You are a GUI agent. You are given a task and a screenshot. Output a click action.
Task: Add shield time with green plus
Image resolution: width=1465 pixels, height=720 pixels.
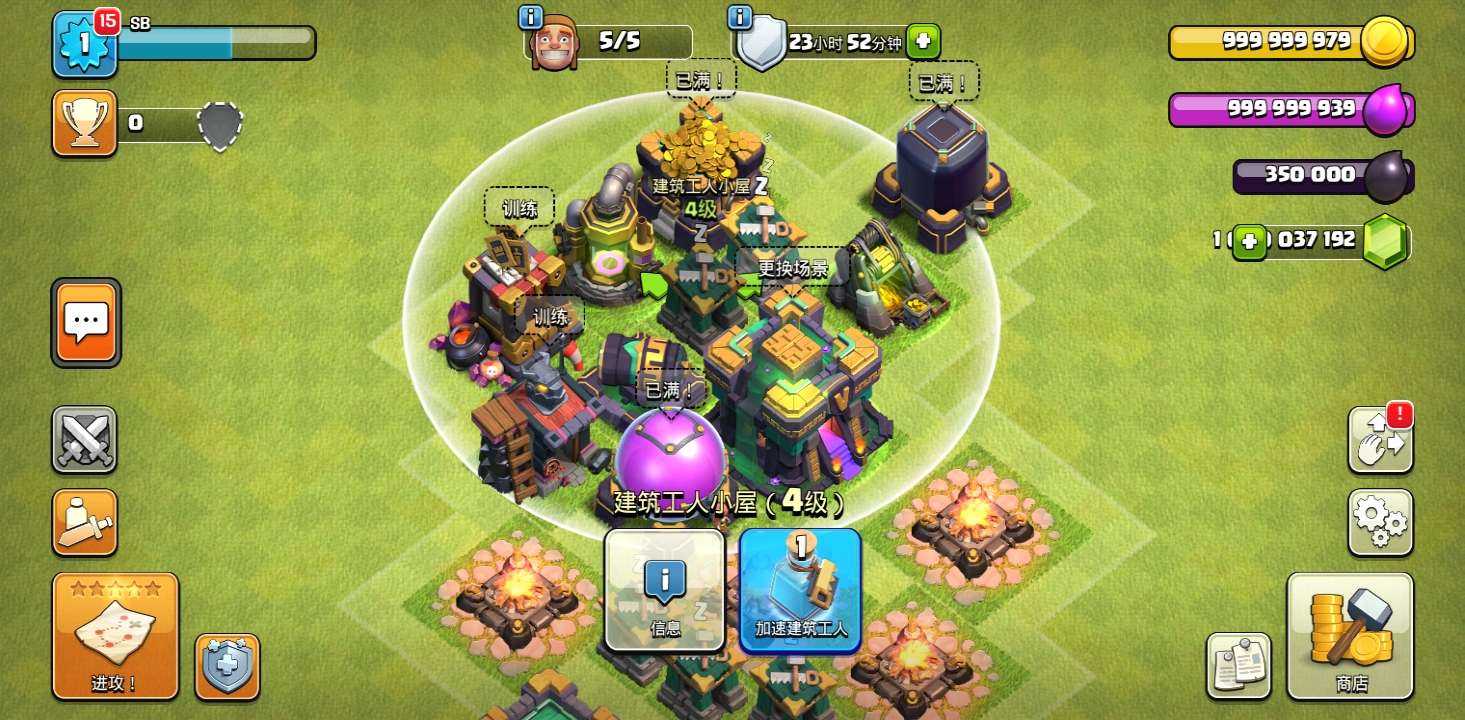(x=923, y=42)
